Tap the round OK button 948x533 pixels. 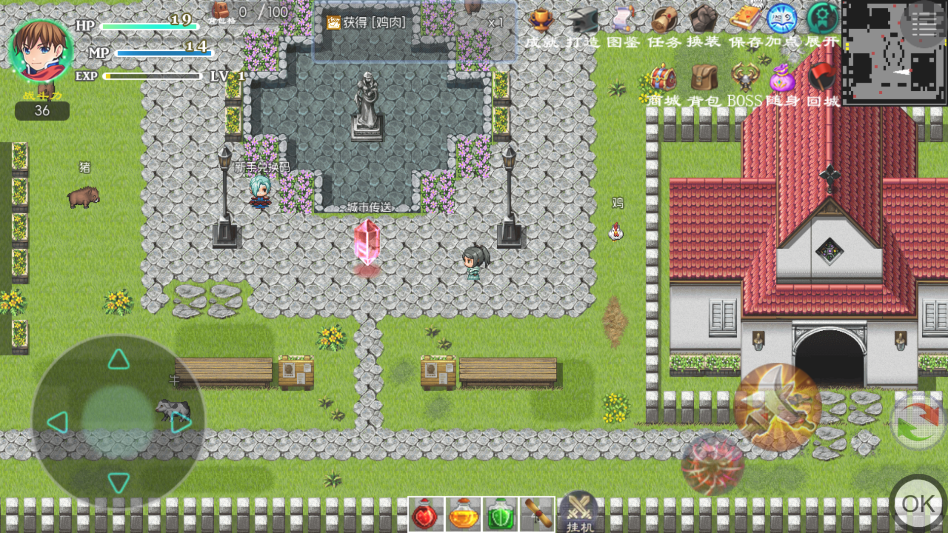[x=918, y=503]
